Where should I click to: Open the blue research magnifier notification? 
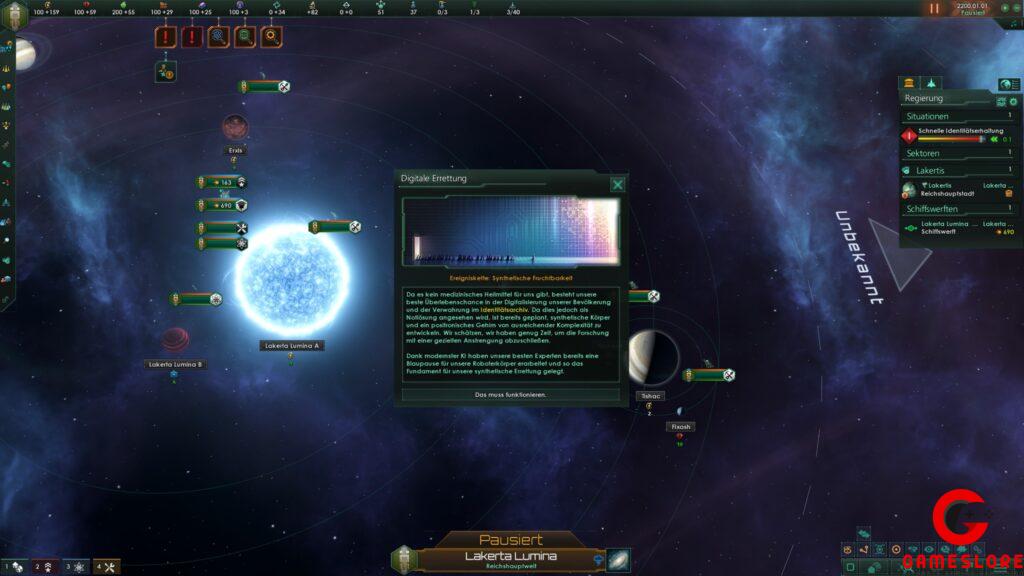[x=218, y=38]
